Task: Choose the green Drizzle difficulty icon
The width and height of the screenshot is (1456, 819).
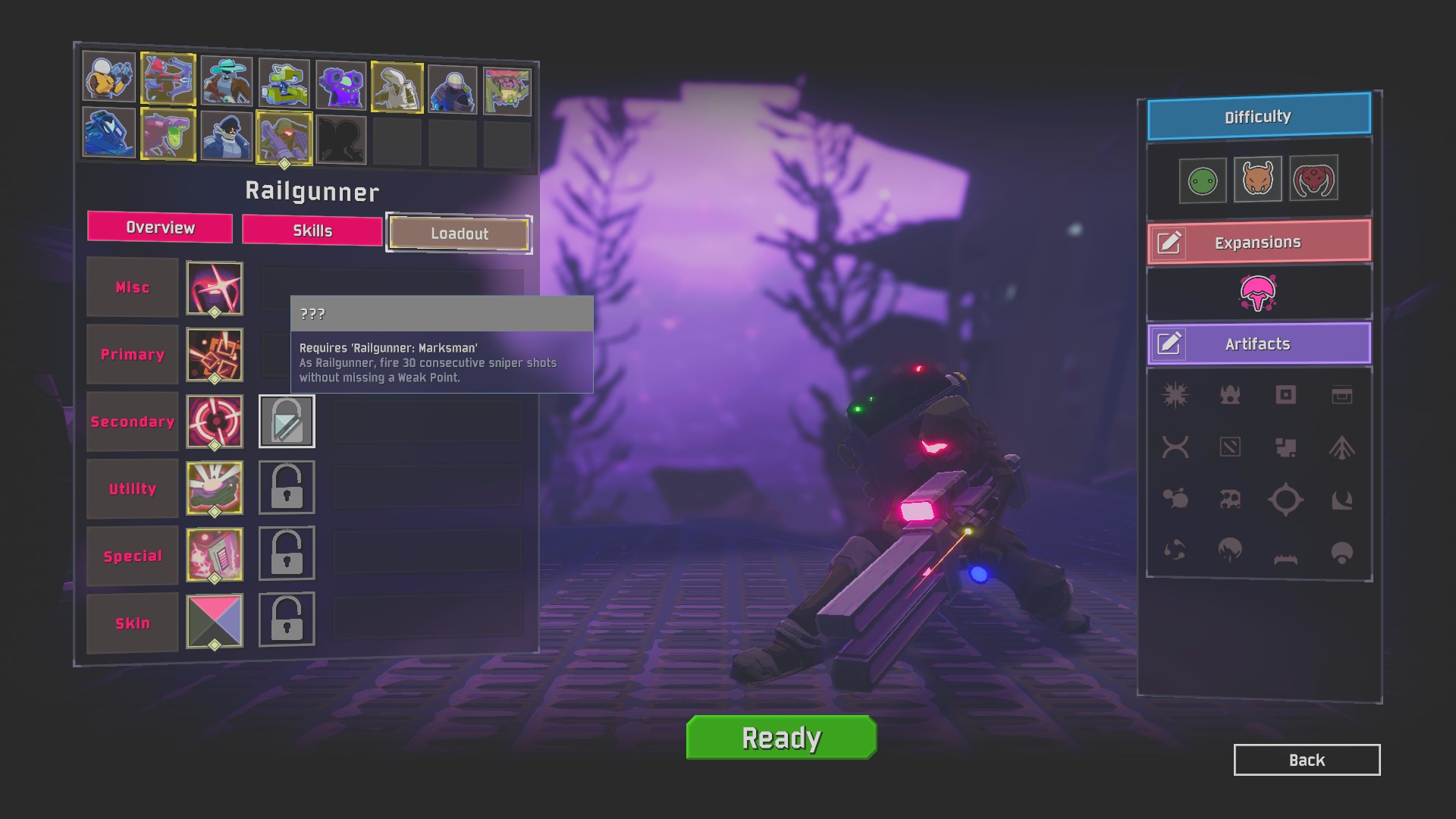Action: (1202, 180)
